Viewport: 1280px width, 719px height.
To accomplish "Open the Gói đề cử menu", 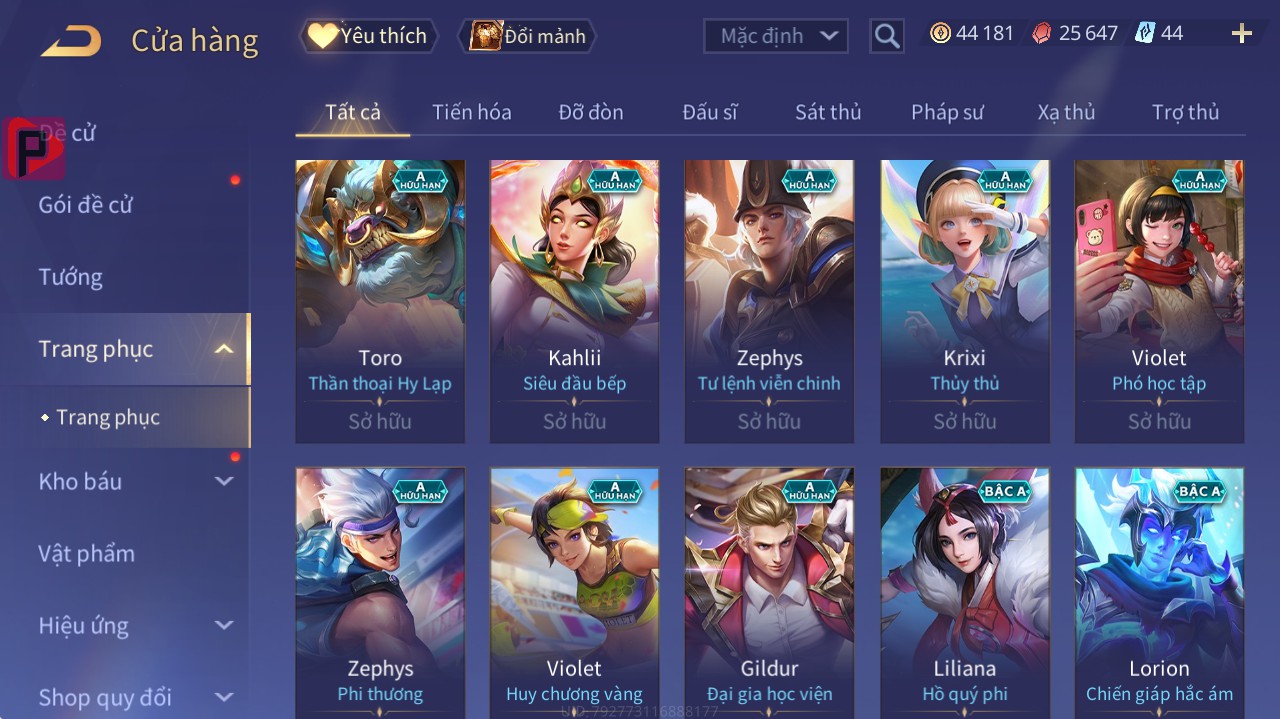I will (86, 205).
